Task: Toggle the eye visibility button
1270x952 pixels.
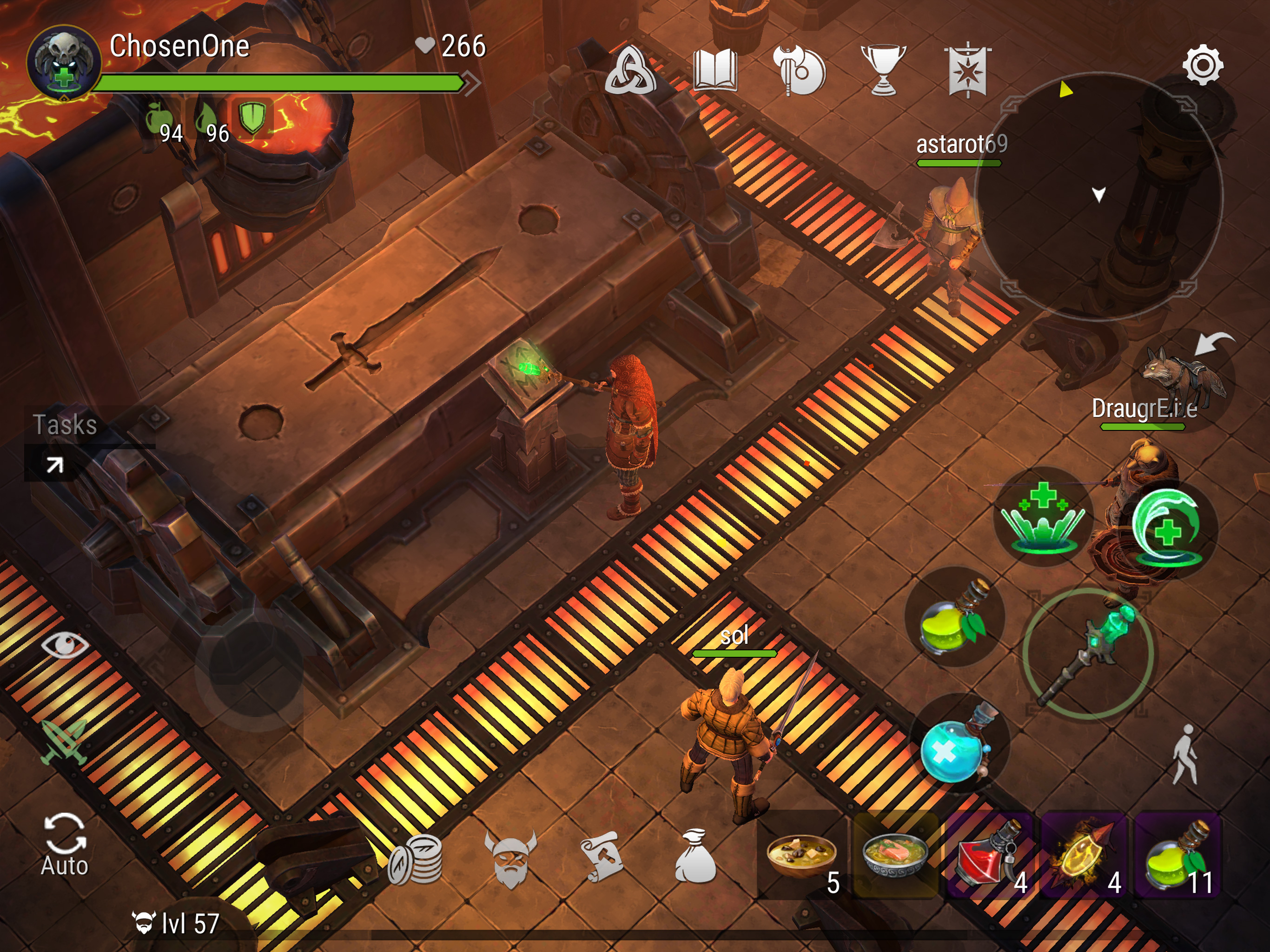Action: click(64, 644)
